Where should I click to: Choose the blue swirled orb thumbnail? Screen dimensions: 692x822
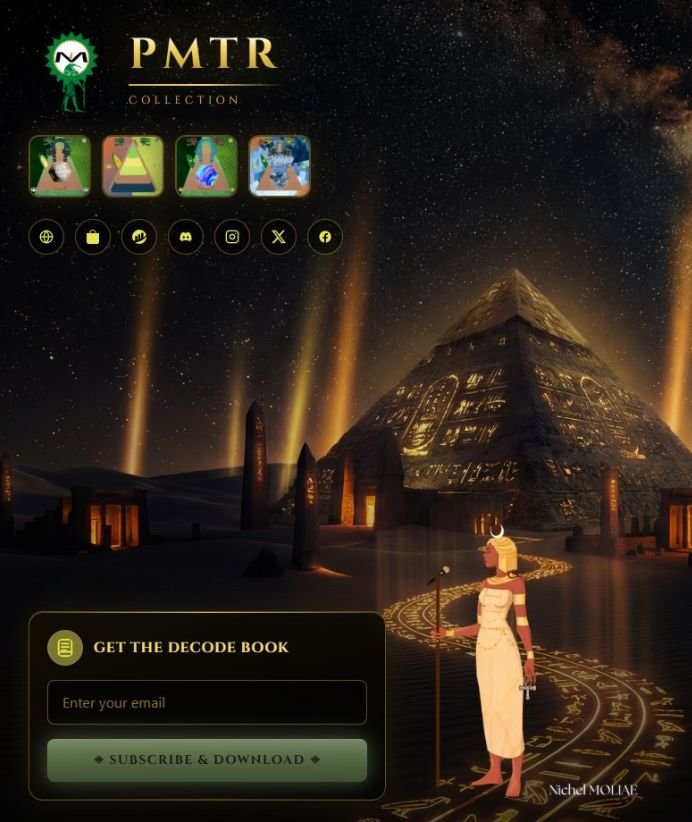click(x=206, y=165)
